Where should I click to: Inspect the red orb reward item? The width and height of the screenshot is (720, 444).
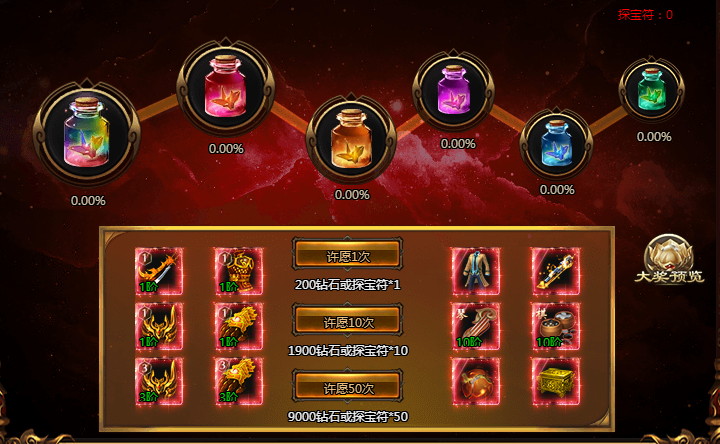pyautogui.click(x=475, y=382)
